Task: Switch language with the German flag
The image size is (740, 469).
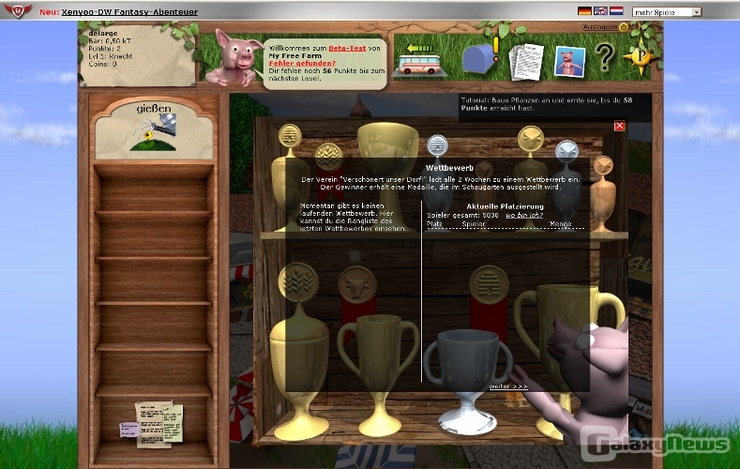Action: point(584,11)
